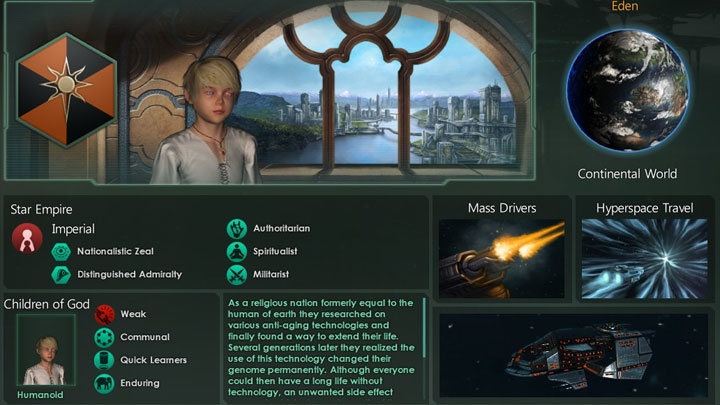Choose the Militarist ethic icon

pos(237,273)
